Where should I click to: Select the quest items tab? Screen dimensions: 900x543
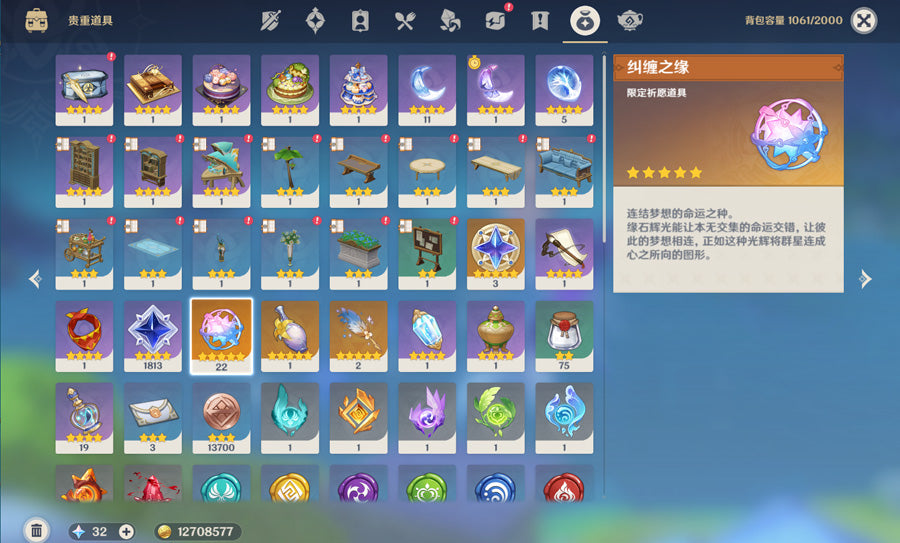540,20
